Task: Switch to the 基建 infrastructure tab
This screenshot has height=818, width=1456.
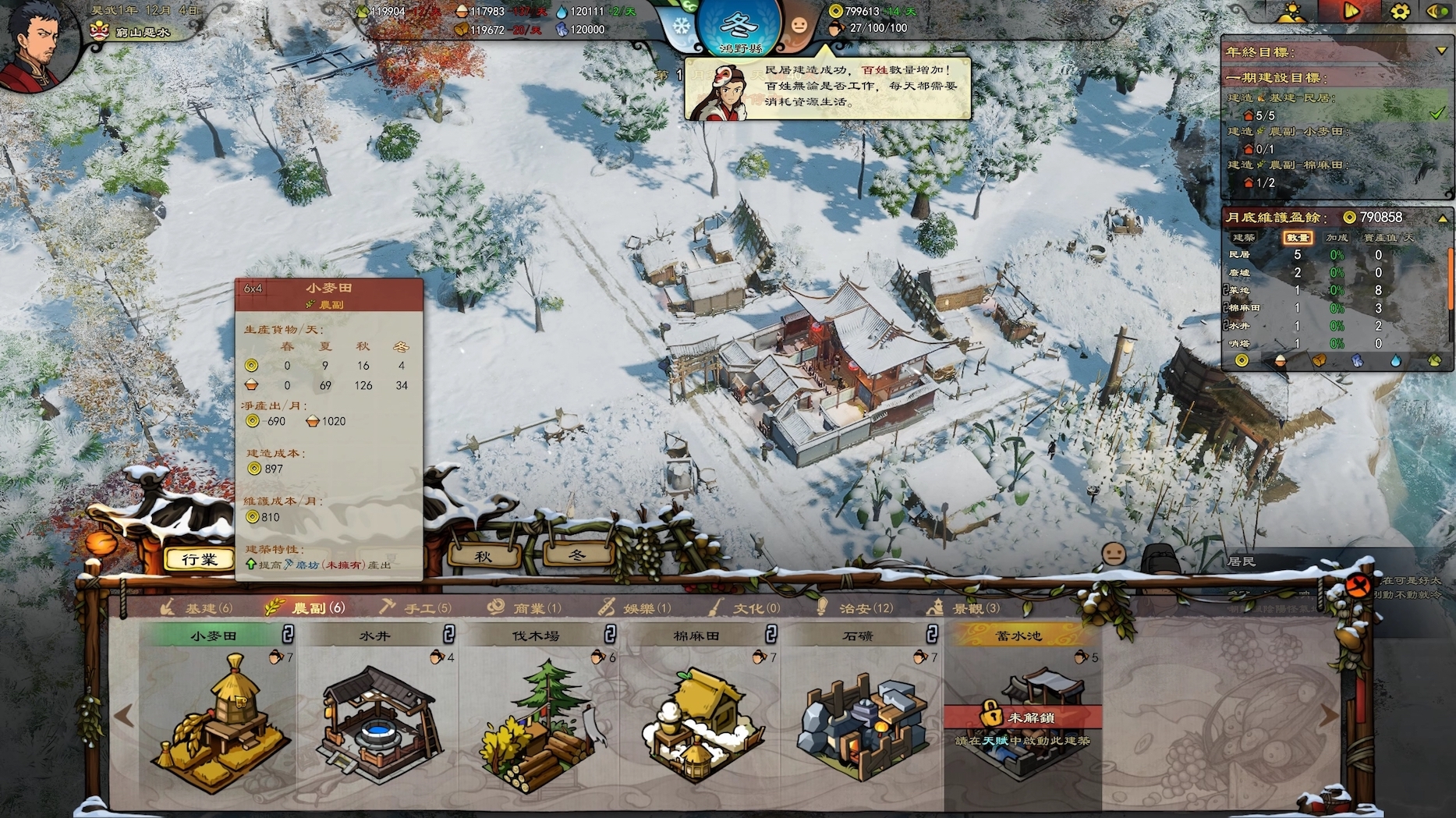Action: click(x=197, y=608)
